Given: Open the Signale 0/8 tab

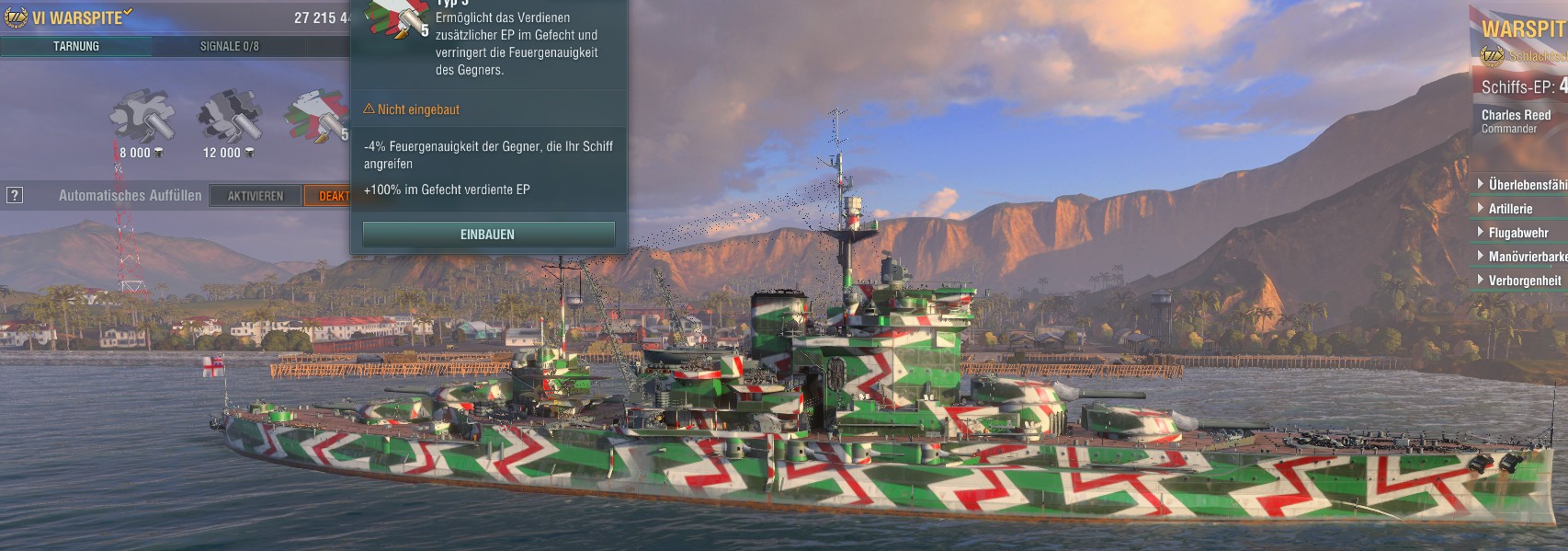Looking at the screenshot, I should [x=229, y=46].
